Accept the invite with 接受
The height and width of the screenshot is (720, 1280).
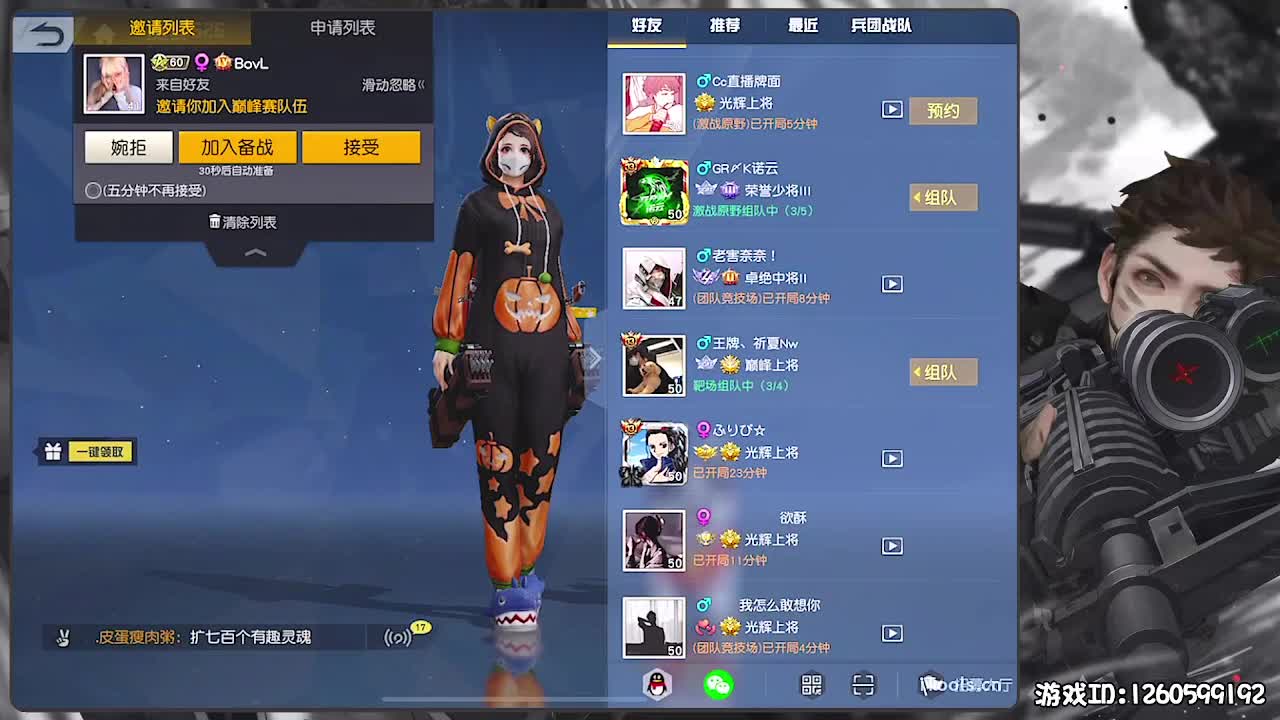click(361, 147)
